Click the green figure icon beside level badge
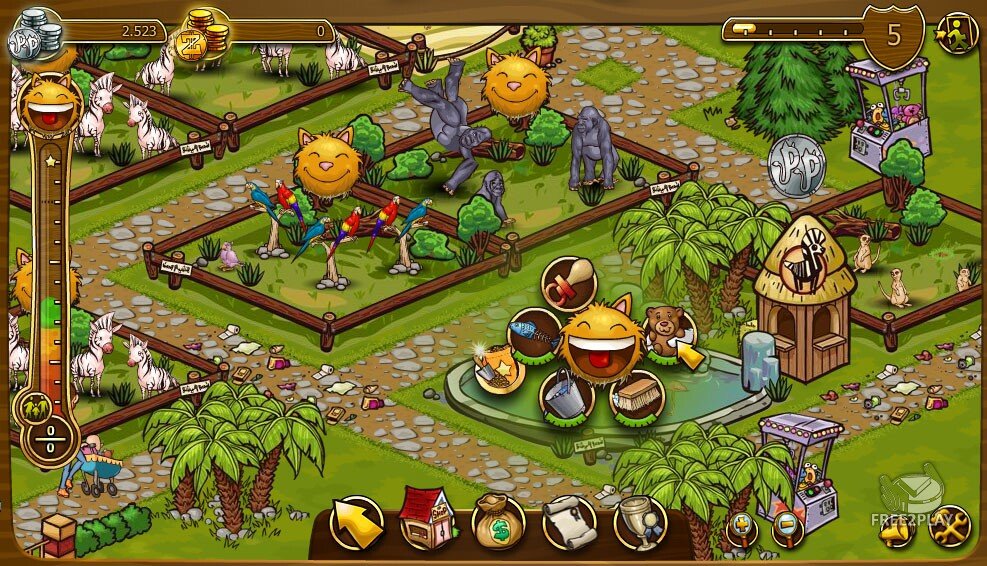The image size is (987, 566). pos(956,34)
